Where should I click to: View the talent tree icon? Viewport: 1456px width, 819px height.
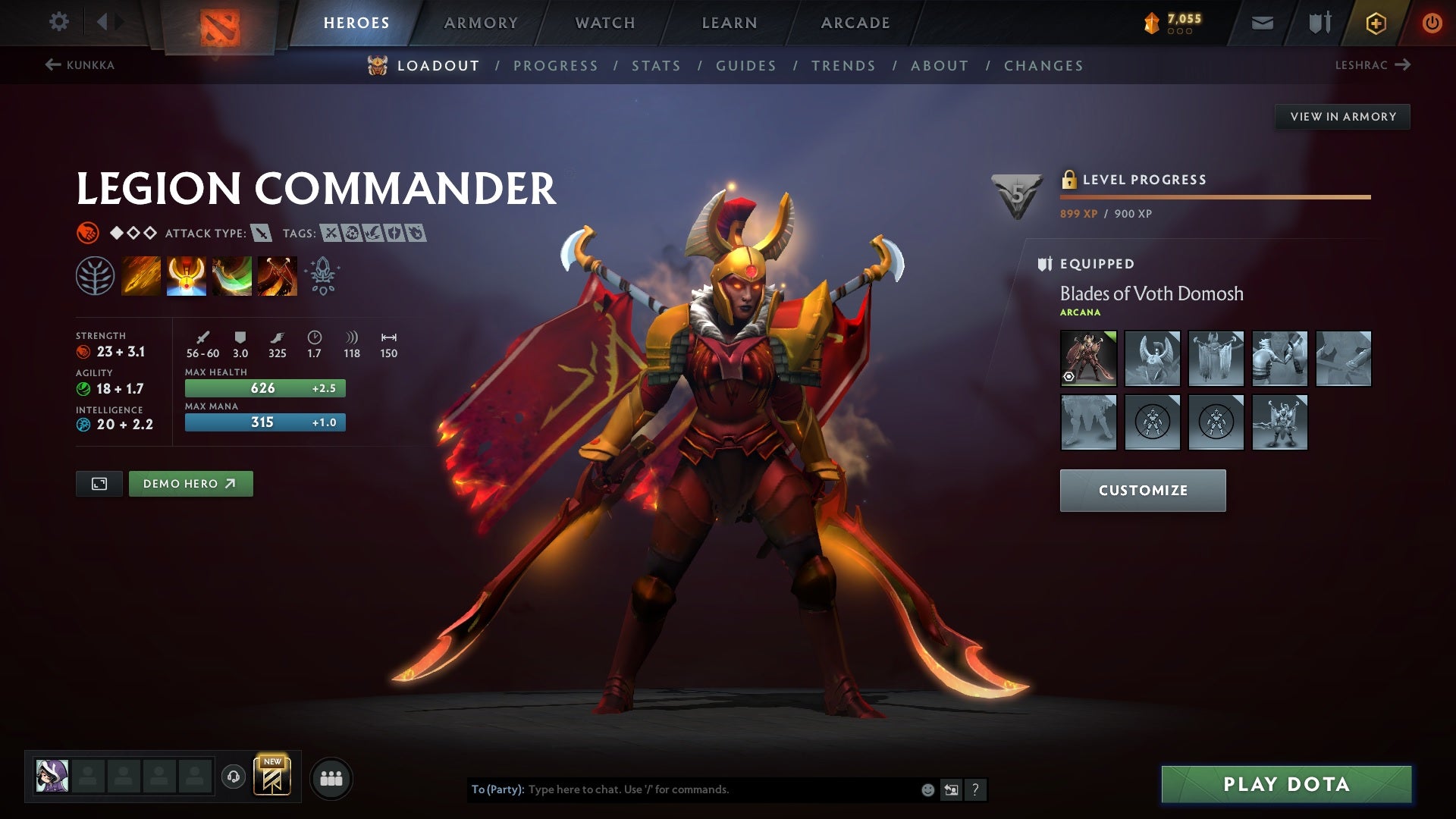tap(96, 275)
